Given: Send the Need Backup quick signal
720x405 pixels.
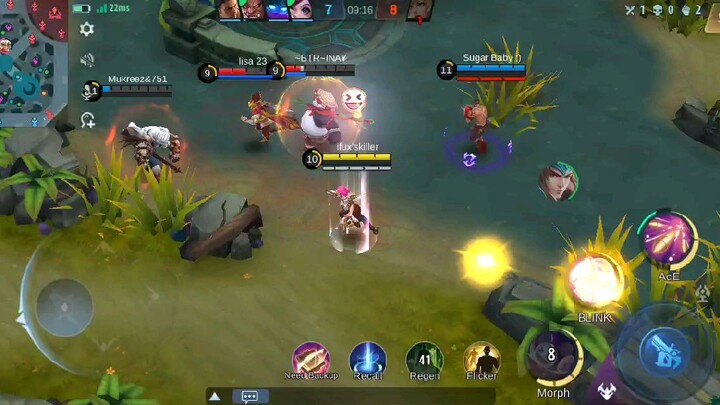Looking at the screenshot, I should coord(311,360).
